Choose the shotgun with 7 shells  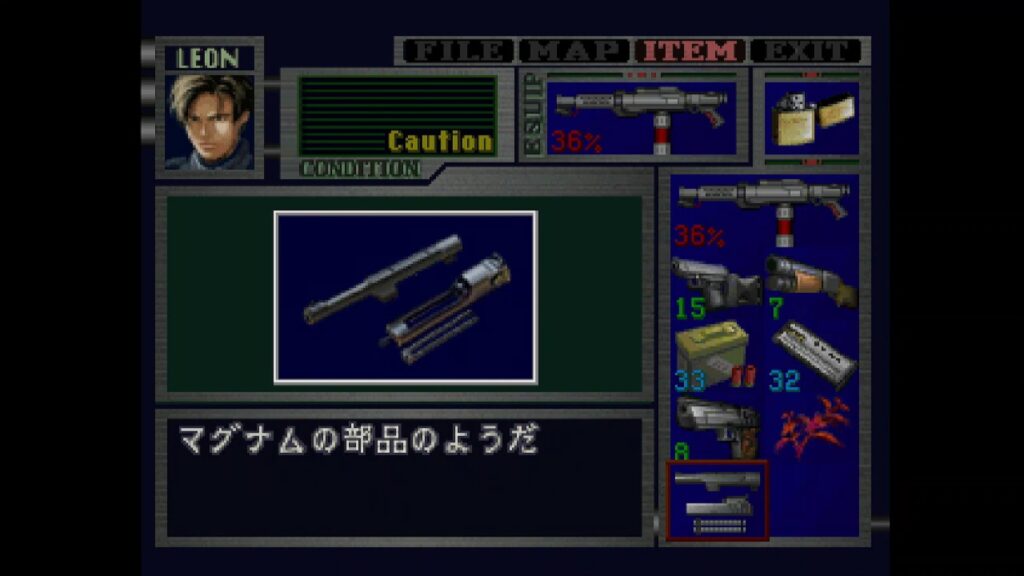click(811, 283)
